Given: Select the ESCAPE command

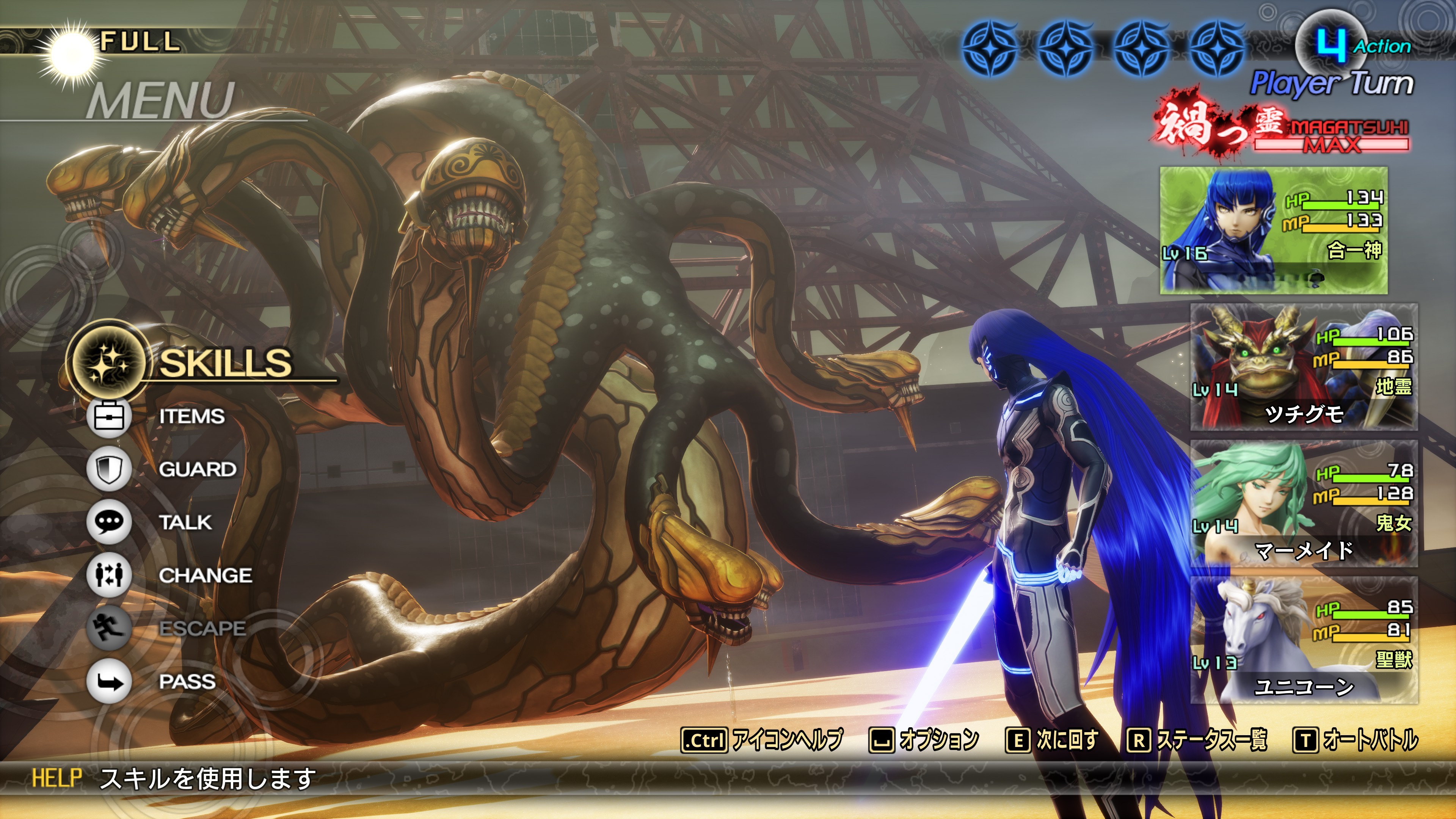Looking at the screenshot, I should (x=202, y=629).
